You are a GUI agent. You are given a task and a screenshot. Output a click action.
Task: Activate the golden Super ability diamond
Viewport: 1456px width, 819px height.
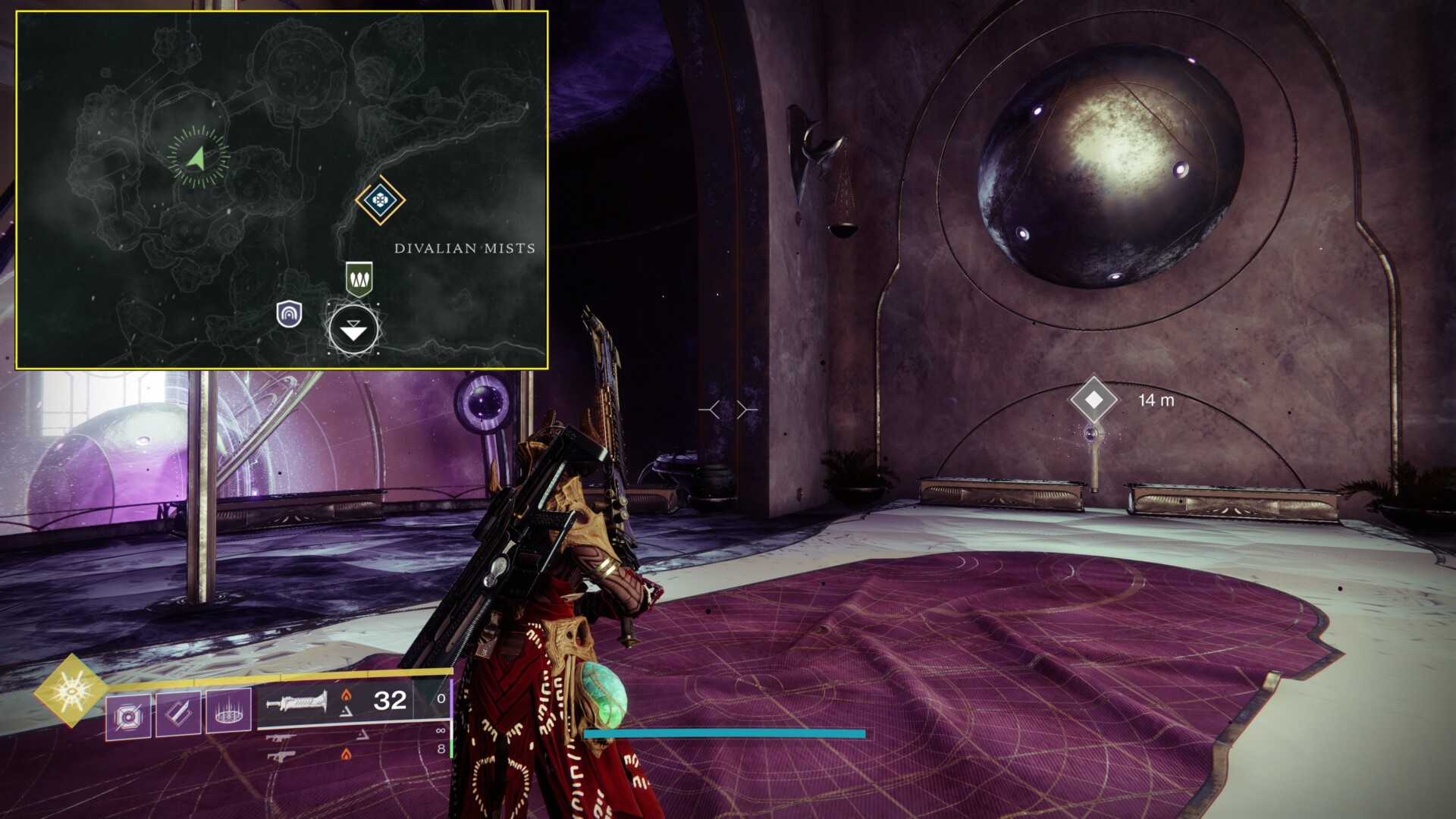click(x=71, y=690)
